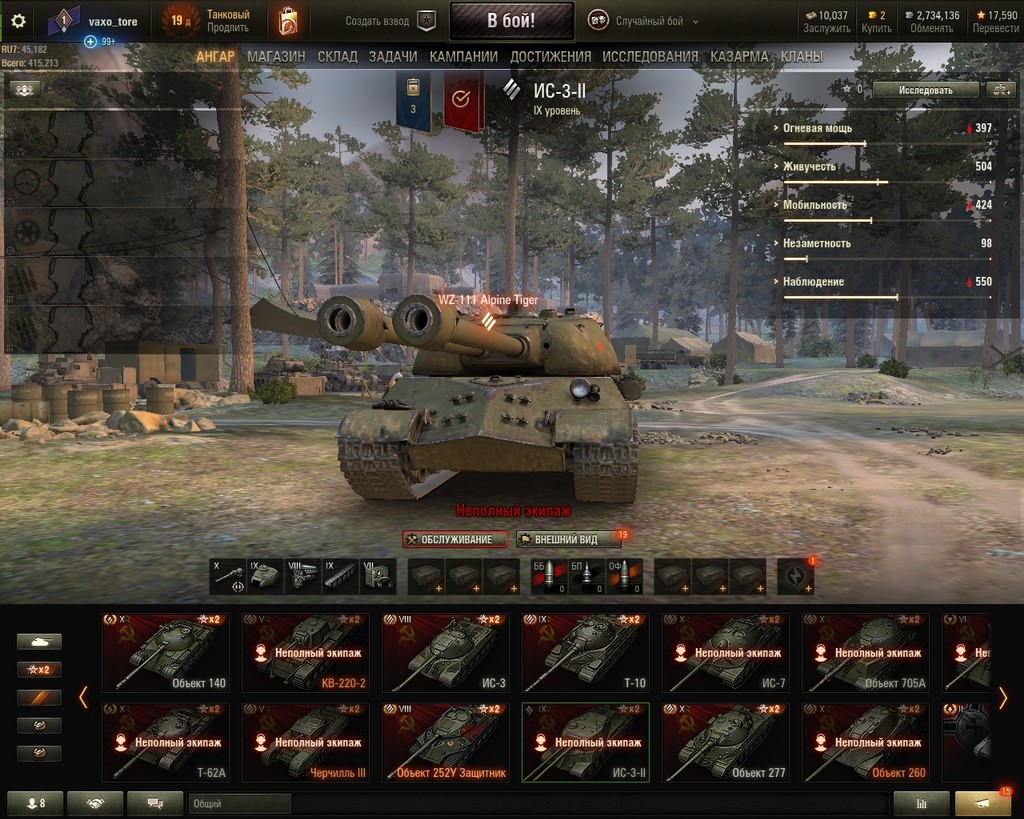Select the Объект 140 tank in the carousel

(165, 653)
